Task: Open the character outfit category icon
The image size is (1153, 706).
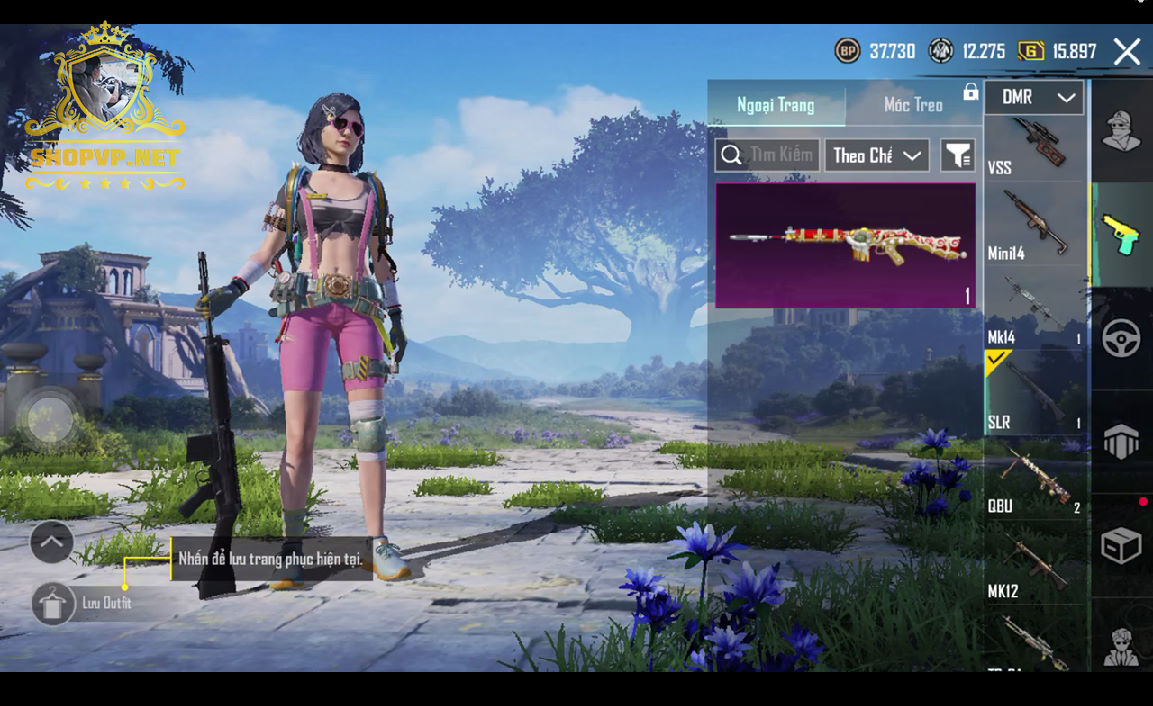Action: 1121,131
